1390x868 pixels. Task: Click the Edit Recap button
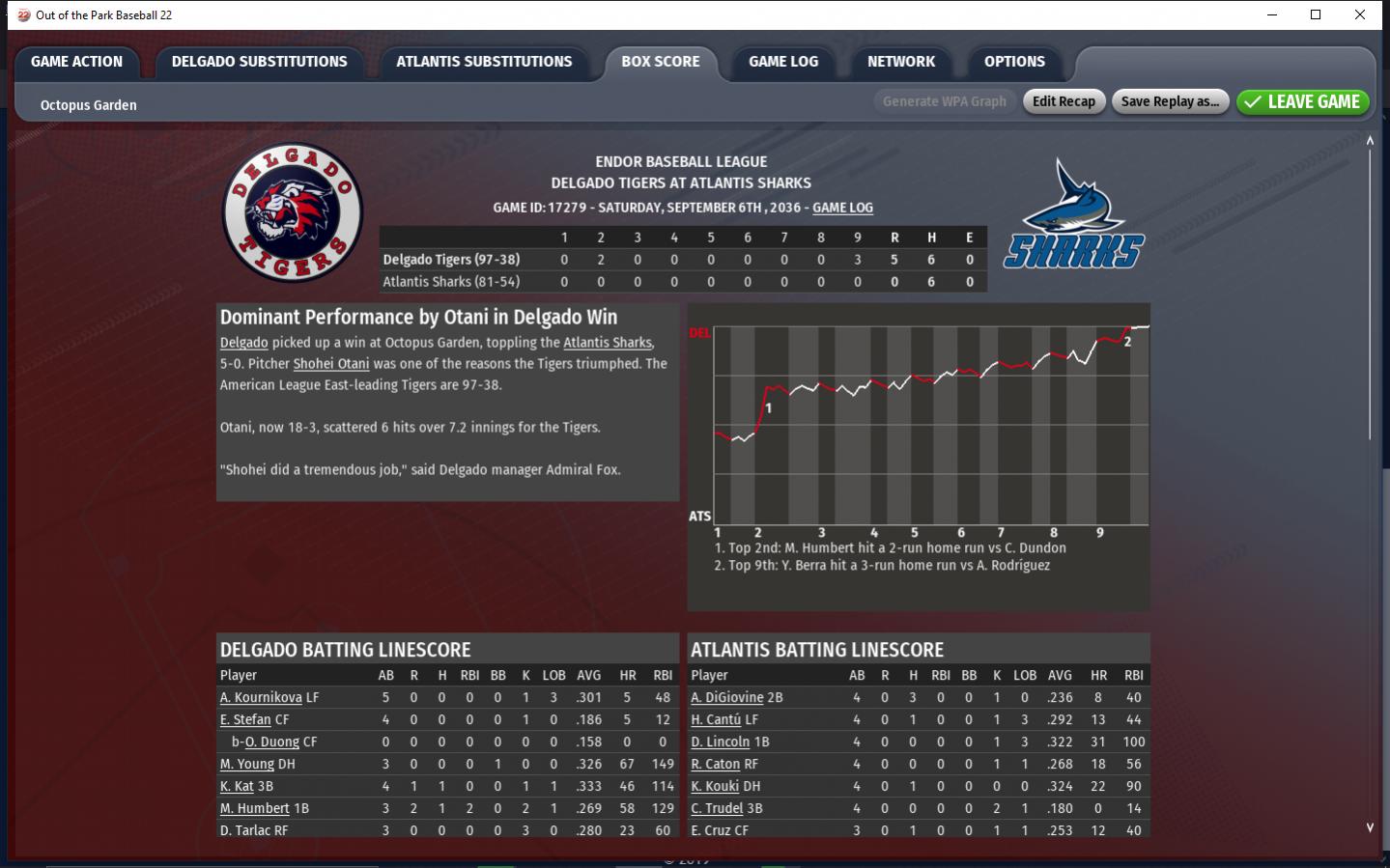[1064, 101]
